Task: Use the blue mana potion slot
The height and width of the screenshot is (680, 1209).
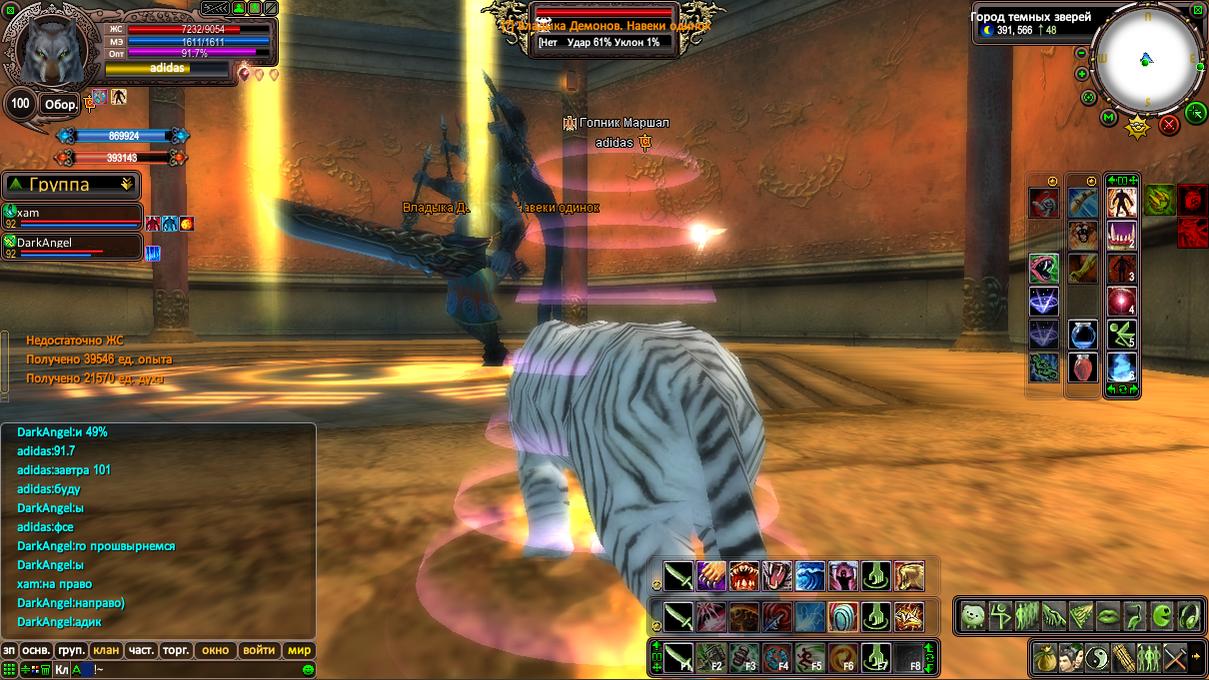Action: point(1083,334)
